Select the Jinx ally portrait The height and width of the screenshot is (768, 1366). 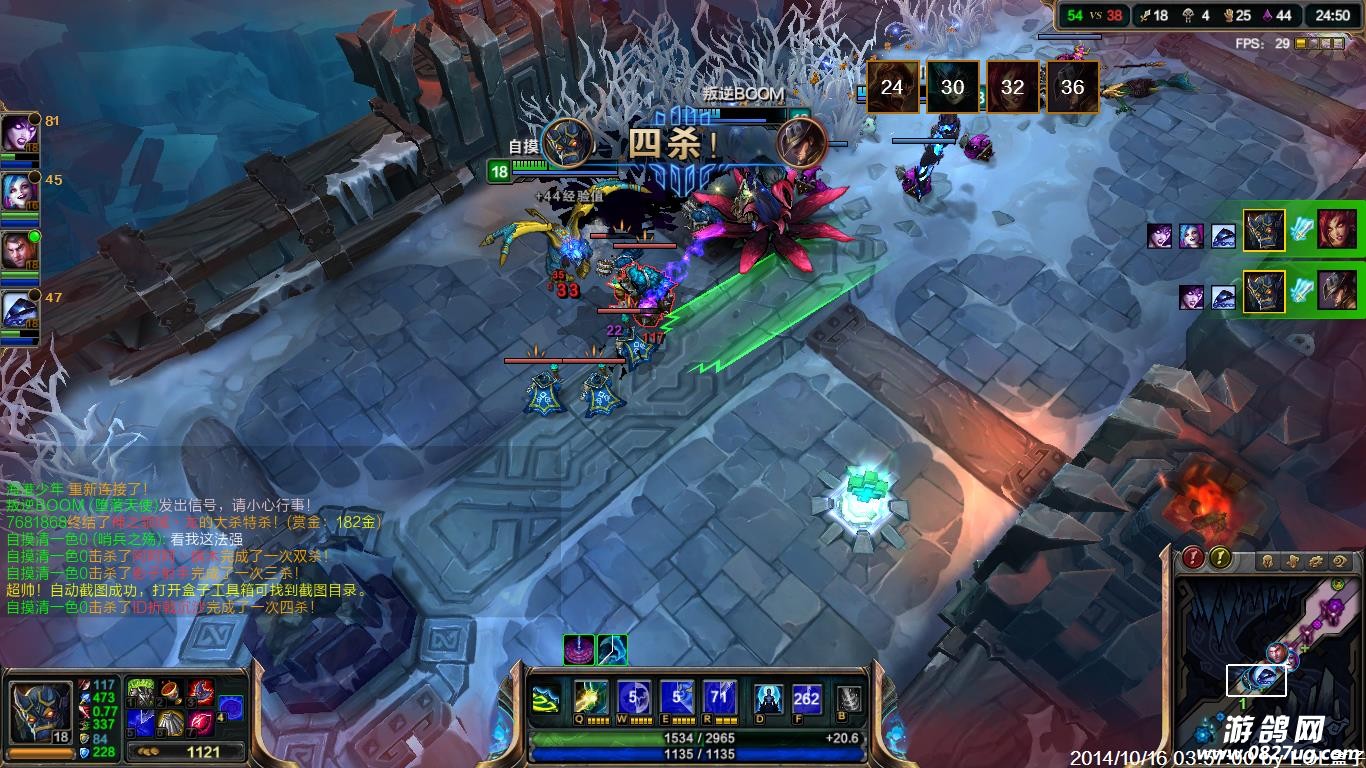tap(17, 189)
